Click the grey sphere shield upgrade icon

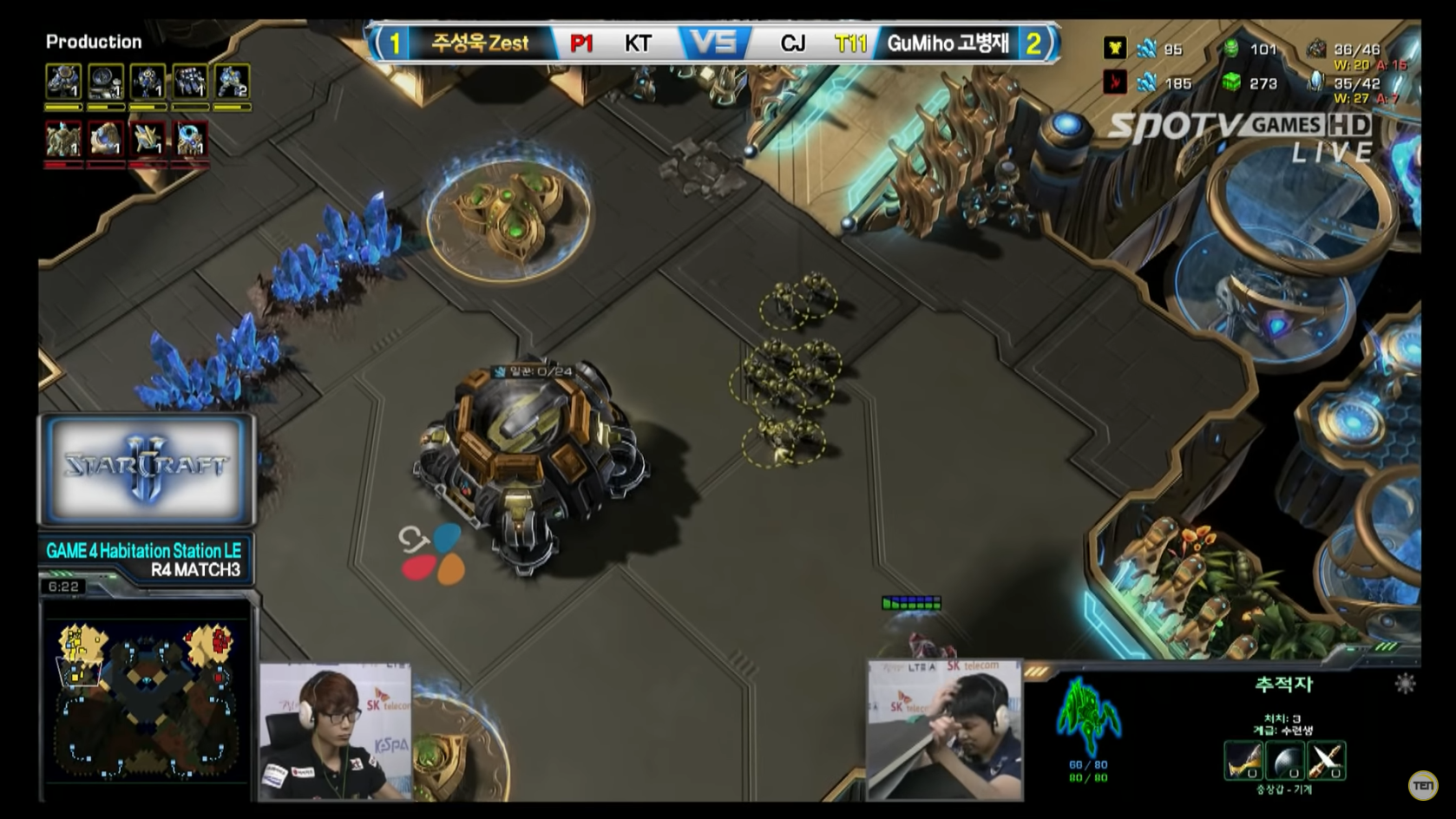point(1284,761)
